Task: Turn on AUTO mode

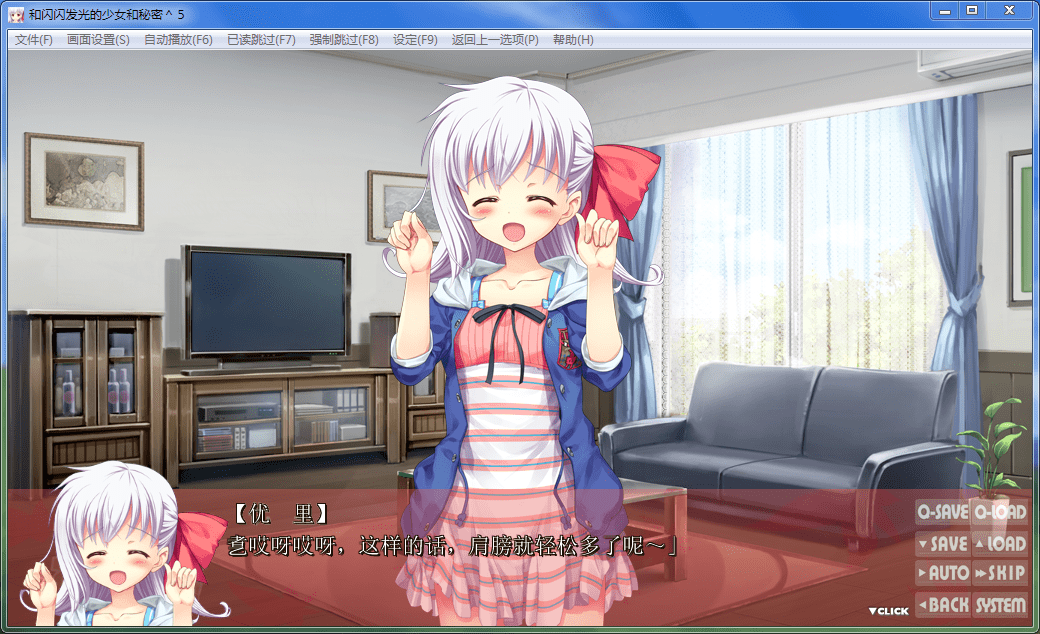Action: click(942, 574)
